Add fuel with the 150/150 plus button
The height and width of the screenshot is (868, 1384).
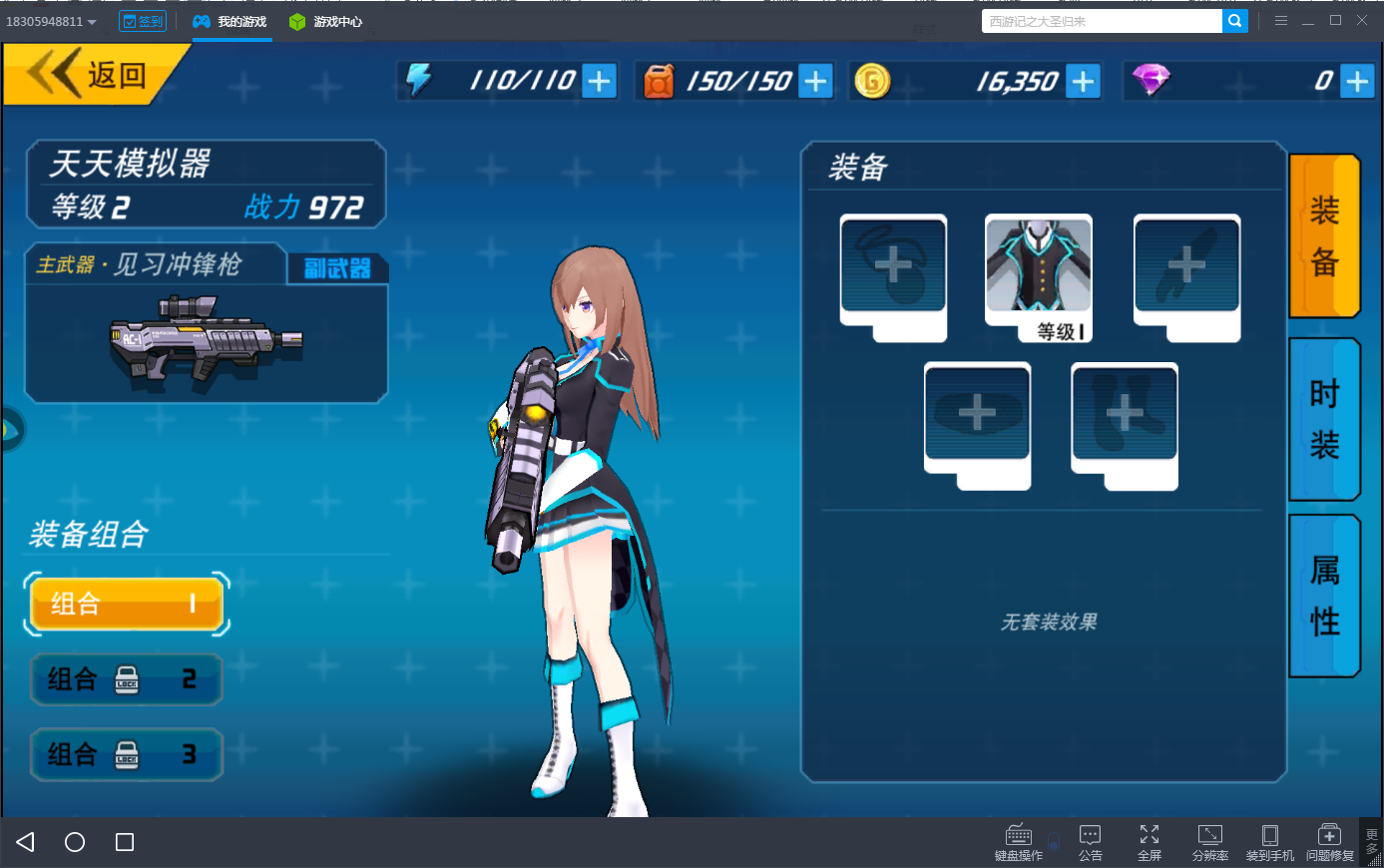(815, 81)
